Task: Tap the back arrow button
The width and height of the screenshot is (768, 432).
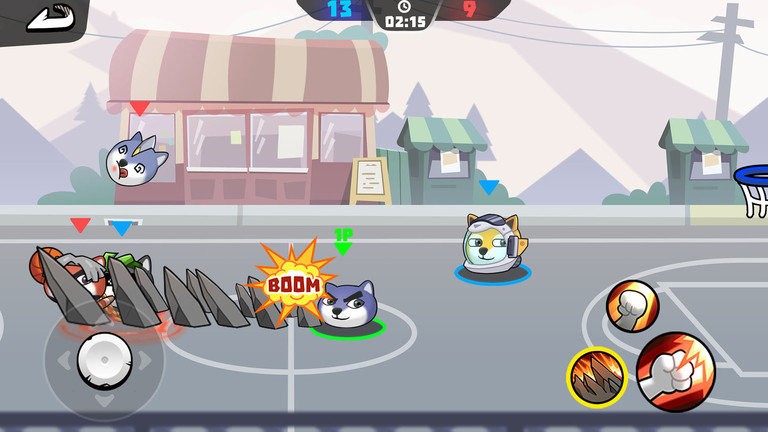Action: pos(39,19)
